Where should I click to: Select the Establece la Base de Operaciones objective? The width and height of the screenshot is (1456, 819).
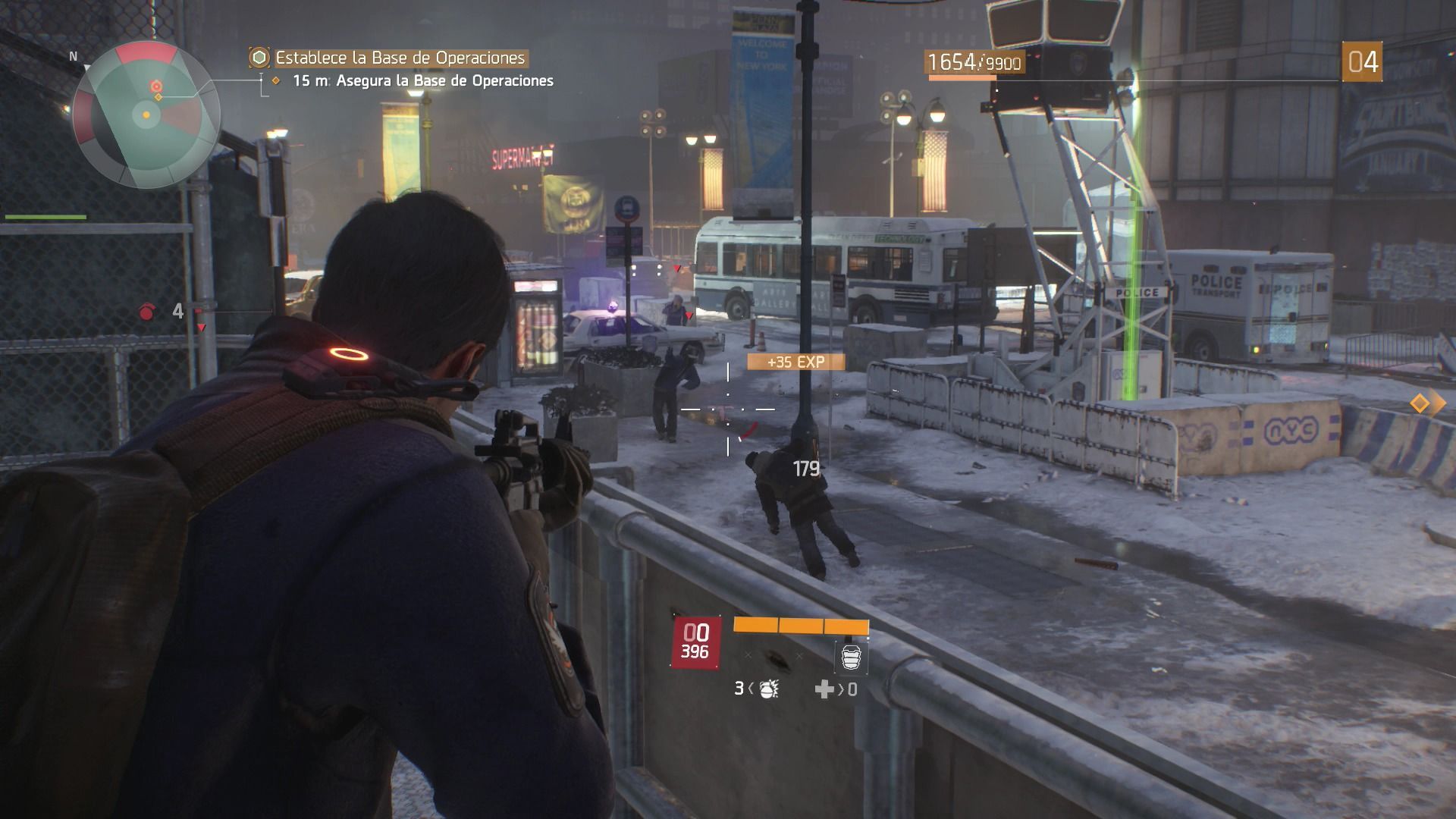click(x=400, y=58)
